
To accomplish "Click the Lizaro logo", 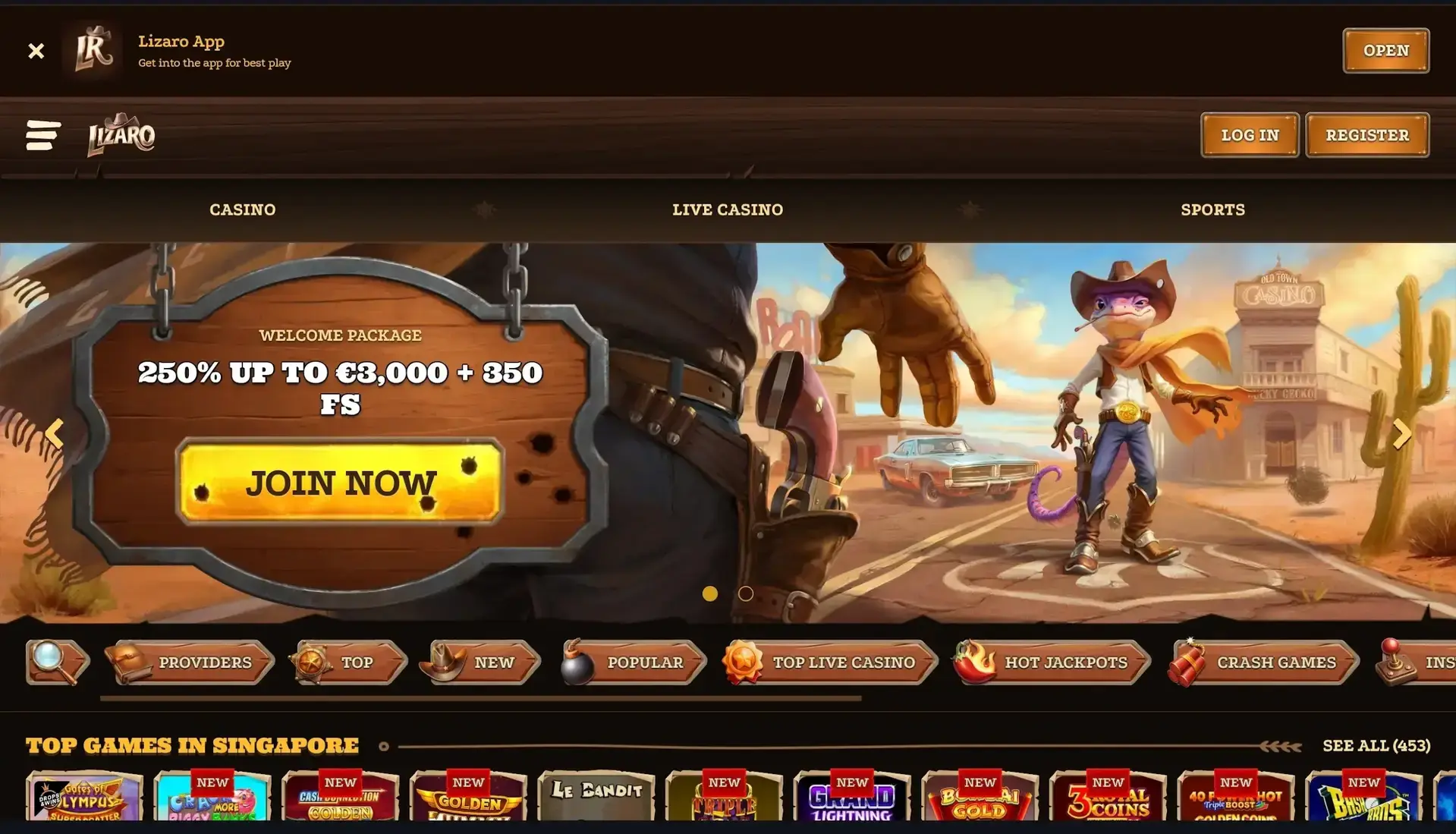I will (121, 135).
